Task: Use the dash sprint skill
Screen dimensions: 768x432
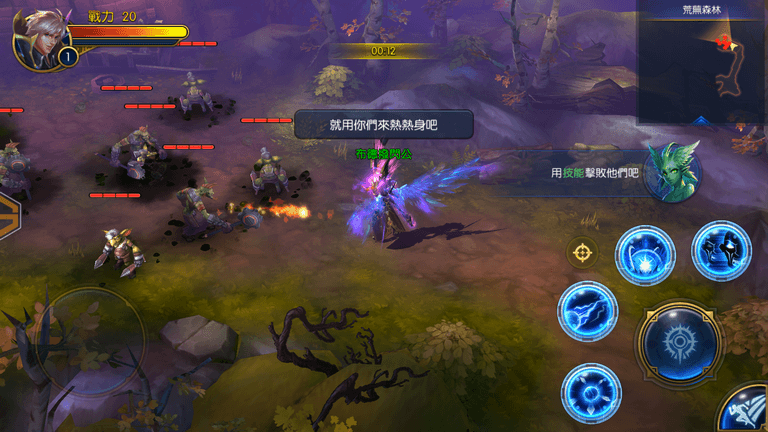Action: coord(744,411)
